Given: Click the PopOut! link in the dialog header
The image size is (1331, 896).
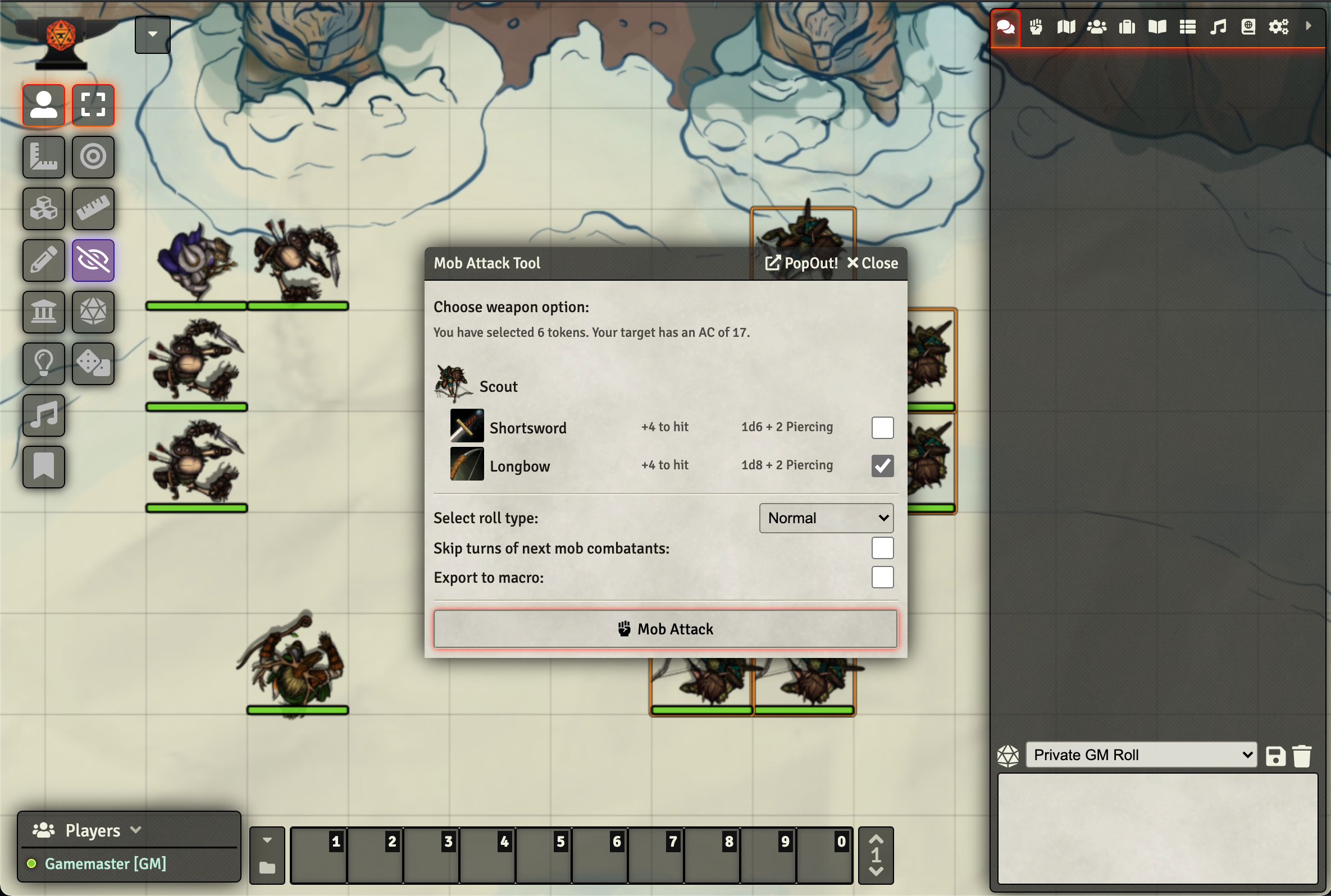Looking at the screenshot, I should (801, 263).
